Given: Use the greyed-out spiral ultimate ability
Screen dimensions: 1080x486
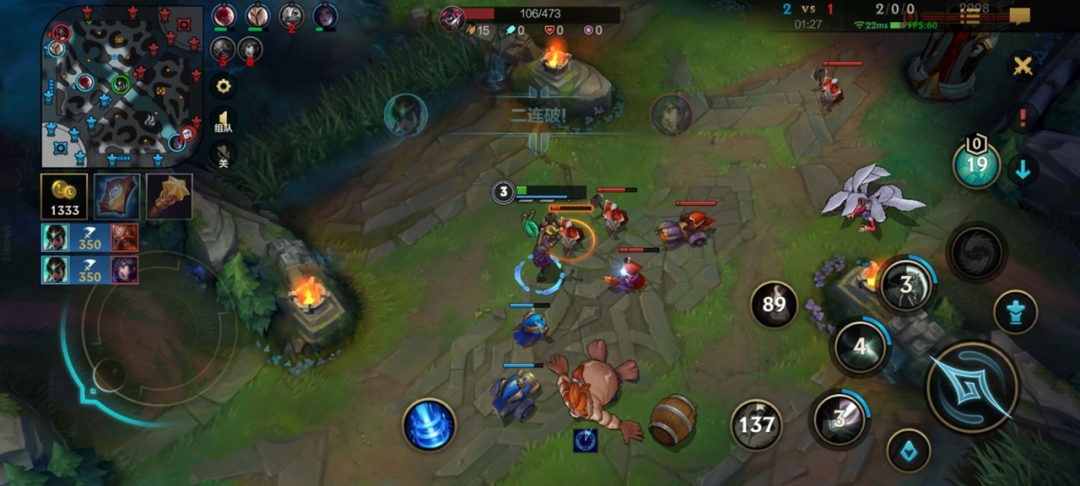Looking at the screenshot, I should [976, 252].
